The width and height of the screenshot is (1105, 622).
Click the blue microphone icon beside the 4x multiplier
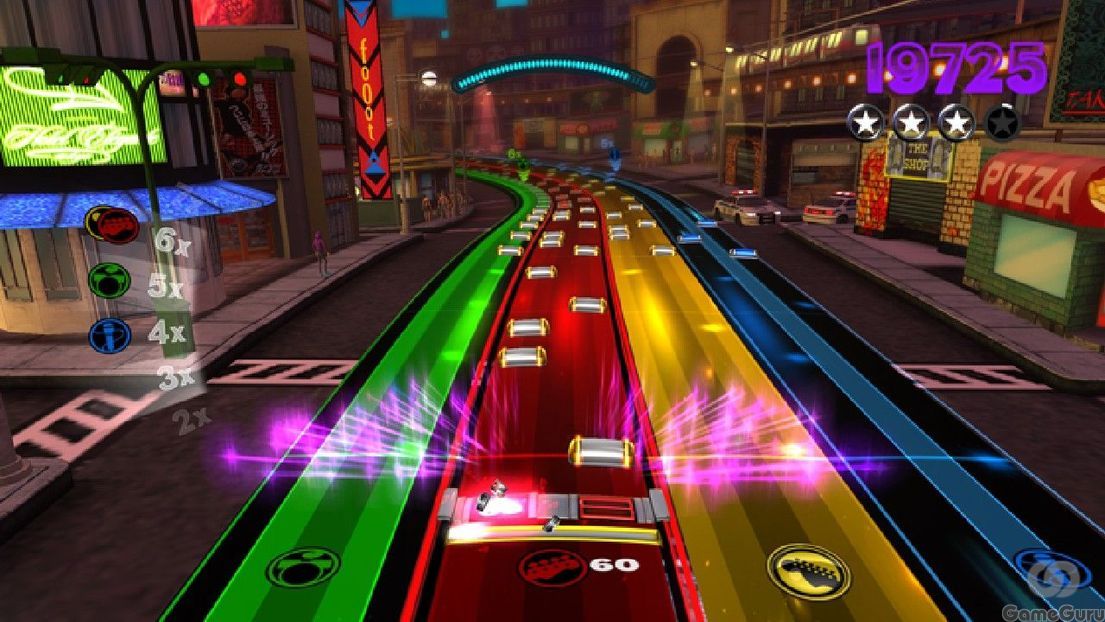coord(110,335)
